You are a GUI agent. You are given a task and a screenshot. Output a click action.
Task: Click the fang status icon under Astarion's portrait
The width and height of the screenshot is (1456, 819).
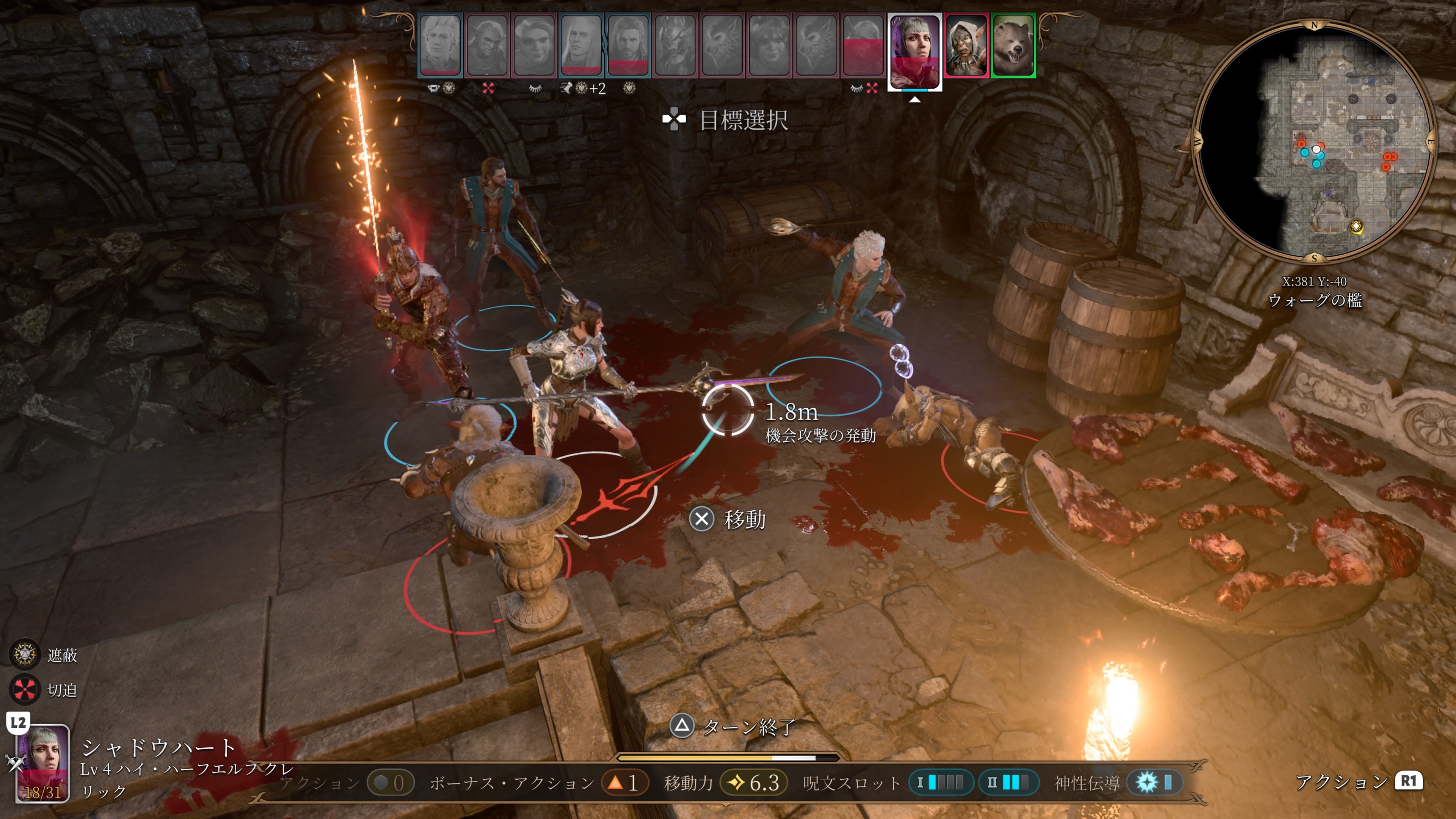(x=433, y=88)
